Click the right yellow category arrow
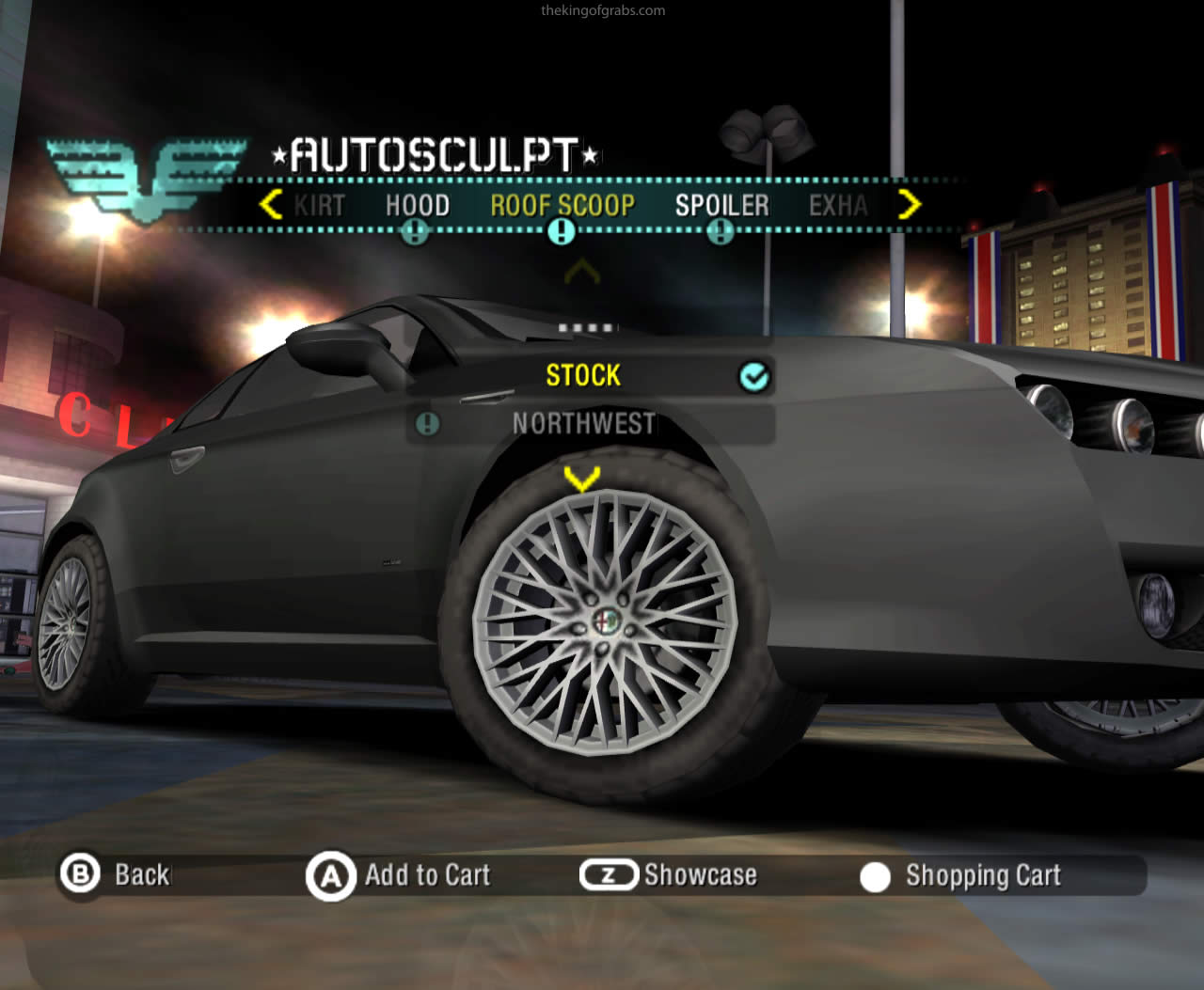The width and height of the screenshot is (1204, 990). (909, 204)
